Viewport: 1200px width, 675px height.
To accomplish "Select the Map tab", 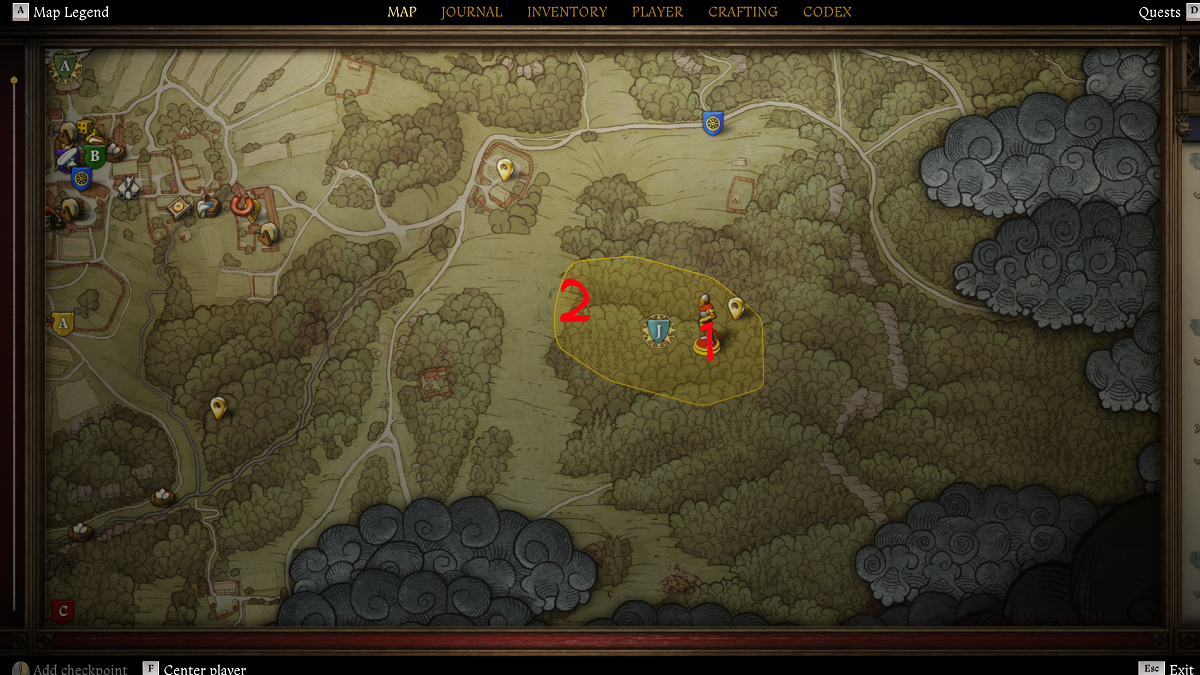I will [402, 12].
